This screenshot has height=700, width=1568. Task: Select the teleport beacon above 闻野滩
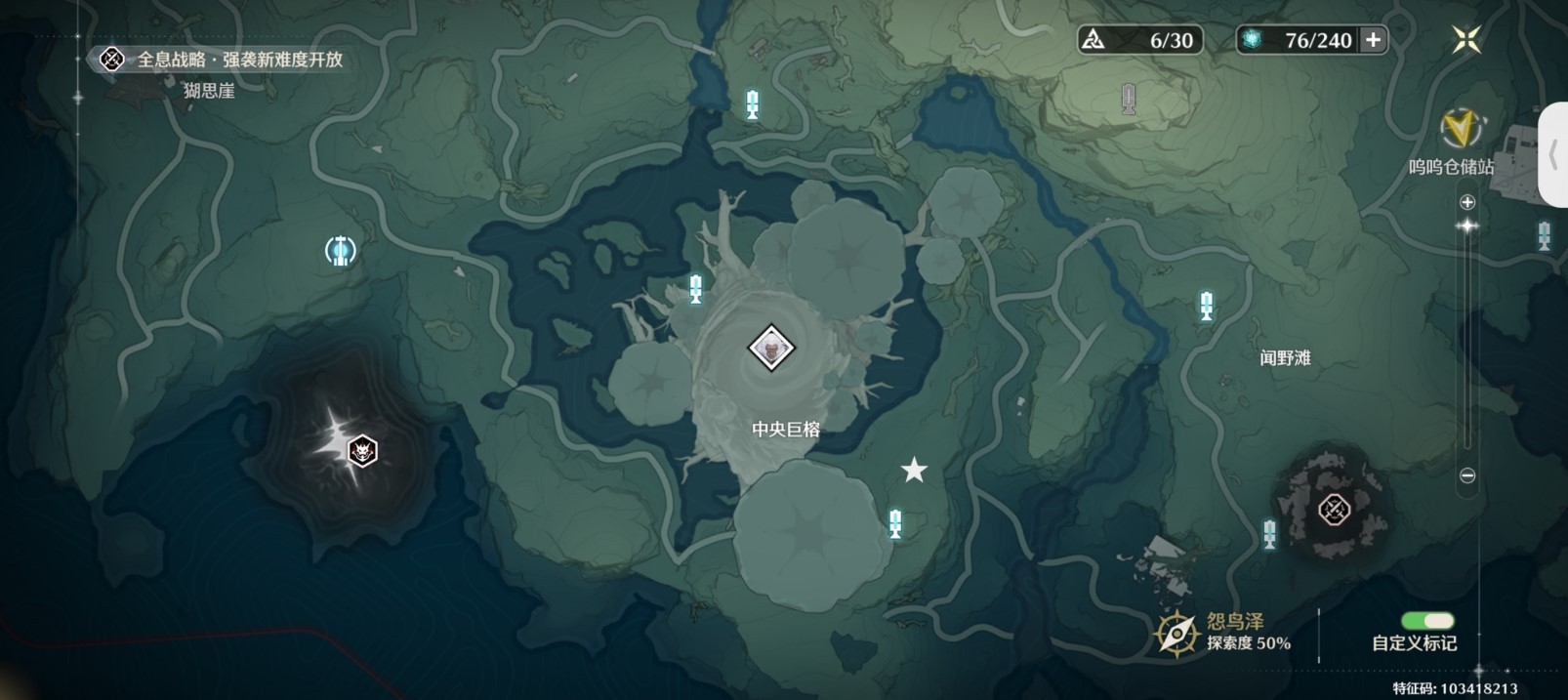click(1207, 306)
